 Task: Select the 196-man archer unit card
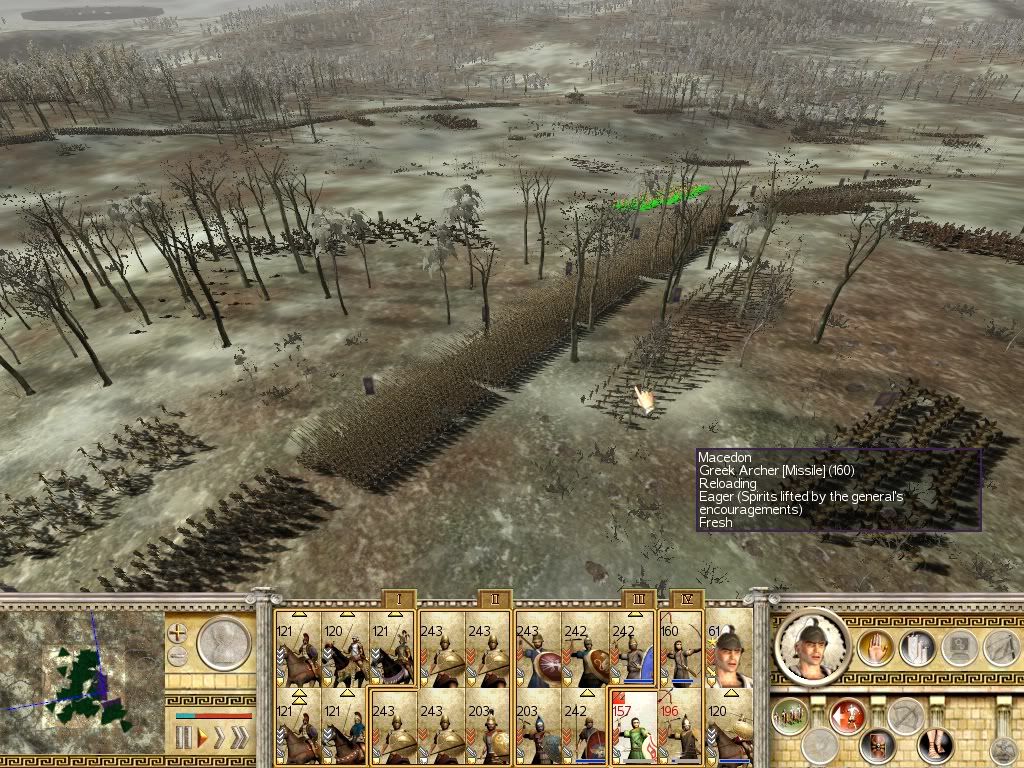681,727
